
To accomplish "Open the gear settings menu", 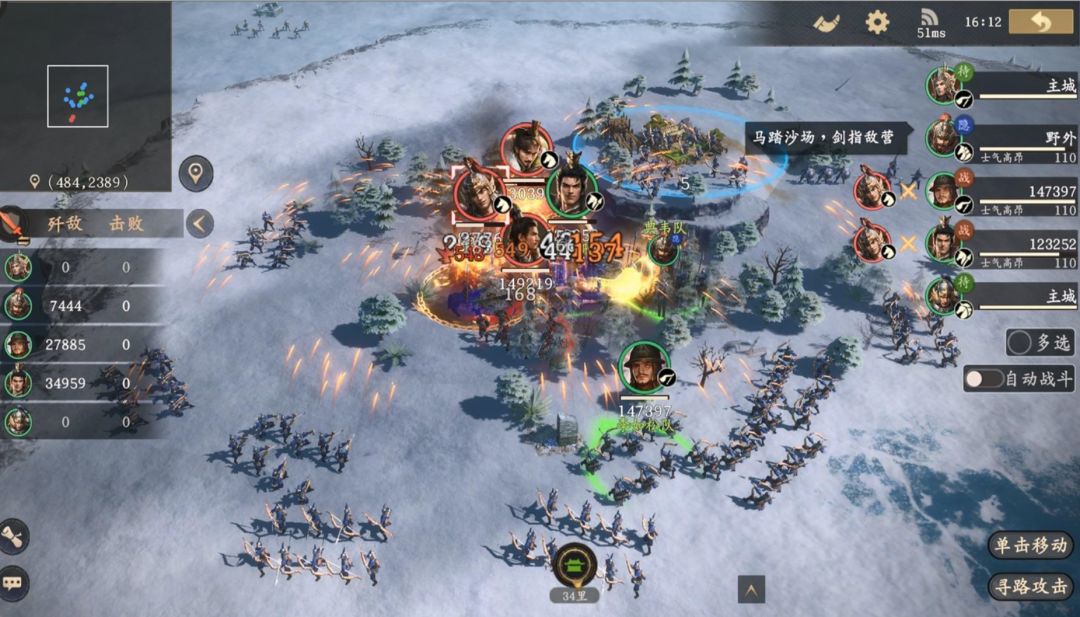I will 877,22.
